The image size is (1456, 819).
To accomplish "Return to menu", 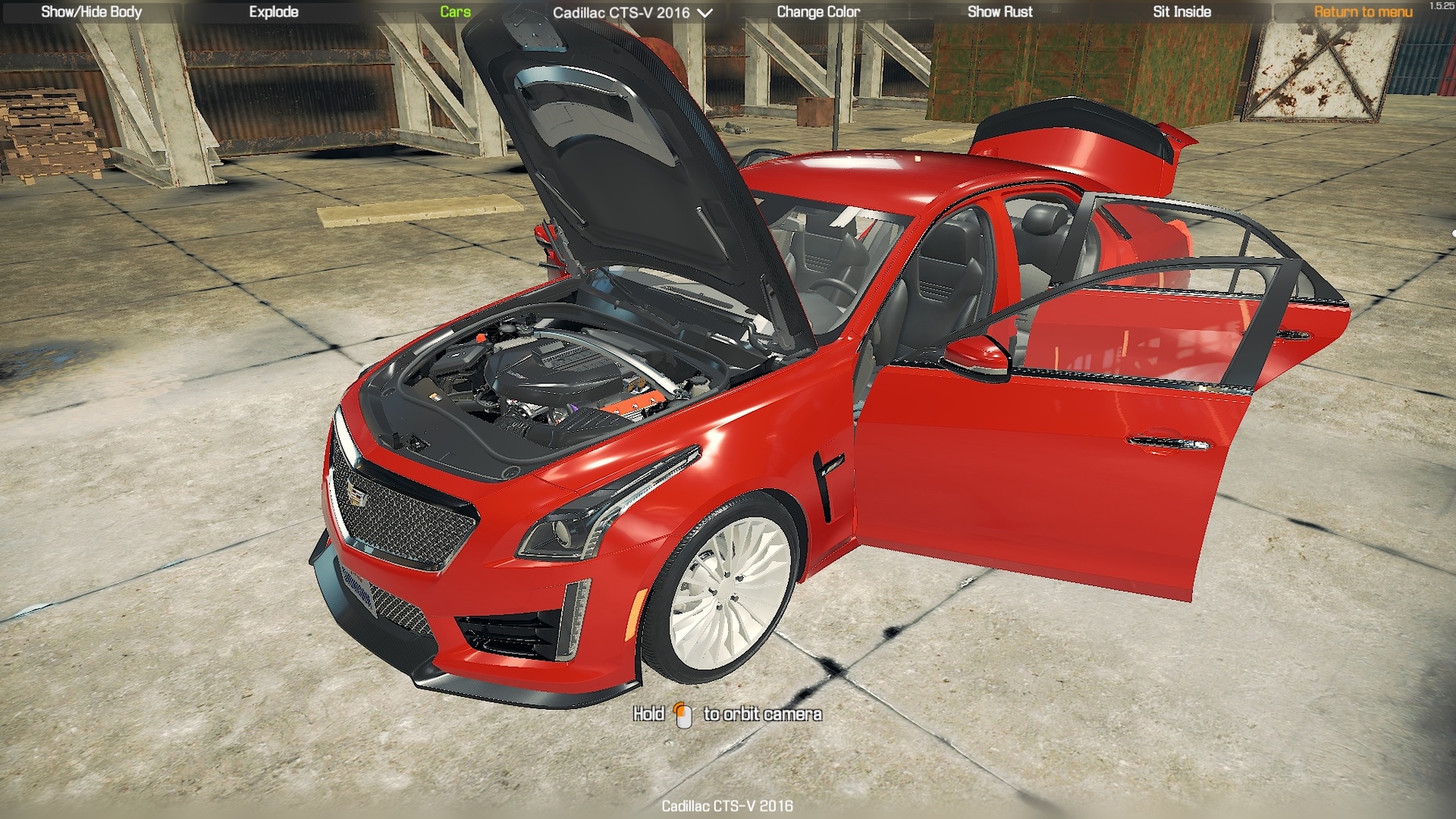I will coord(1363,12).
